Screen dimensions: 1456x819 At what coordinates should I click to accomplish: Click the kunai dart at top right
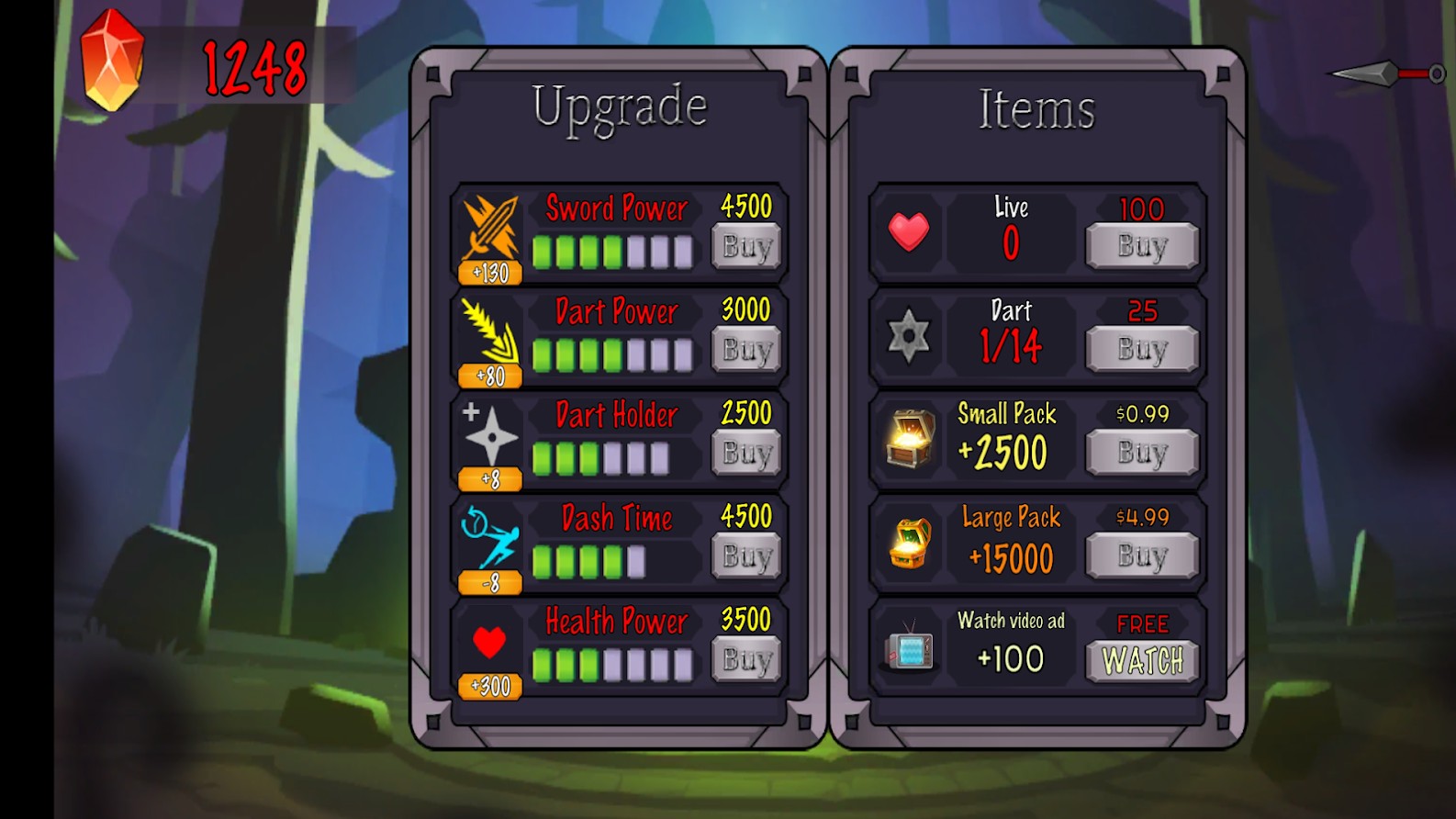click(x=1386, y=73)
